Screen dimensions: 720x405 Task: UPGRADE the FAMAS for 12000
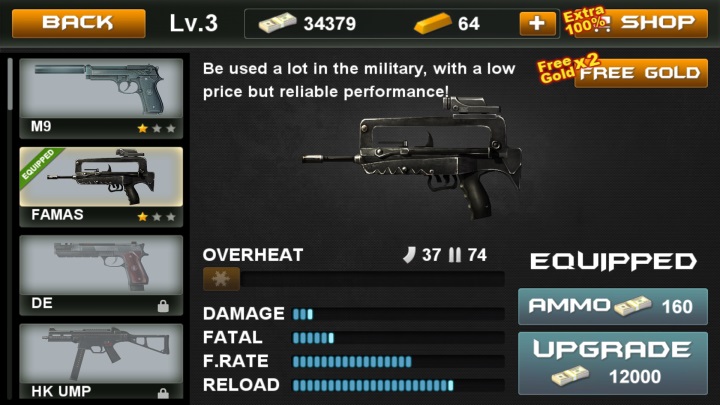pos(612,363)
